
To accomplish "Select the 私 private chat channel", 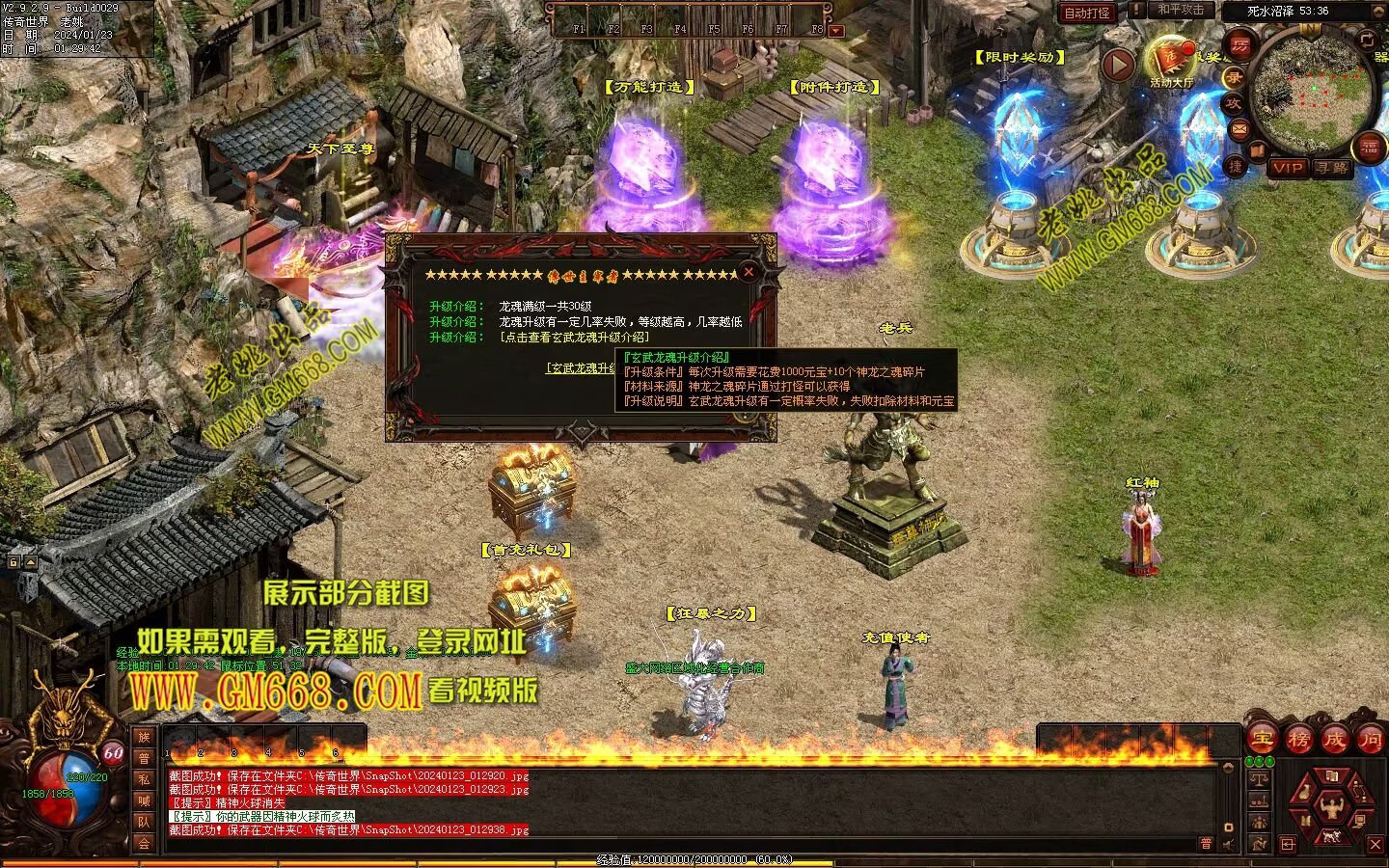I will tap(144, 779).
